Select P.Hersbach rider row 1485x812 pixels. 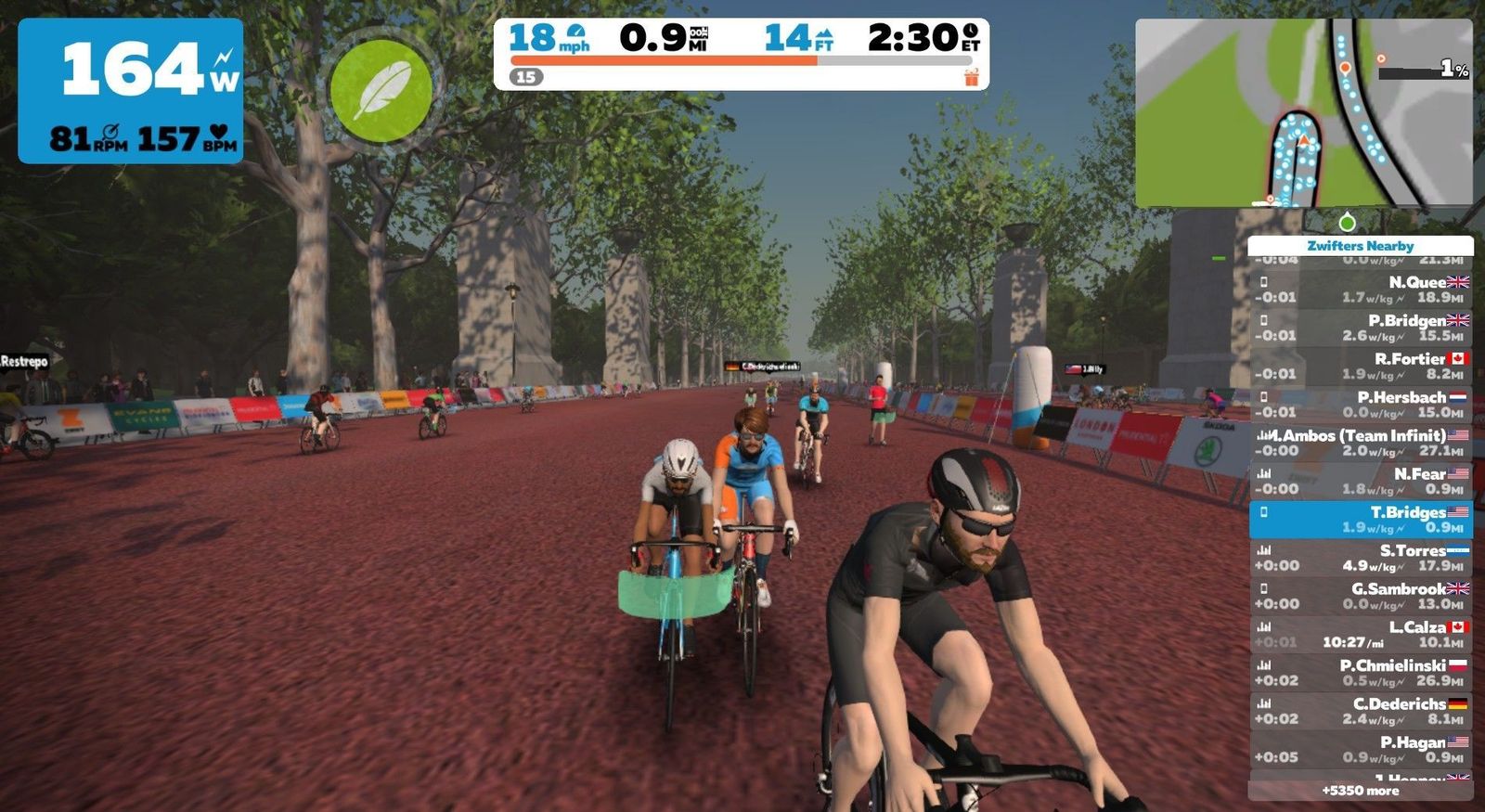(1360, 404)
